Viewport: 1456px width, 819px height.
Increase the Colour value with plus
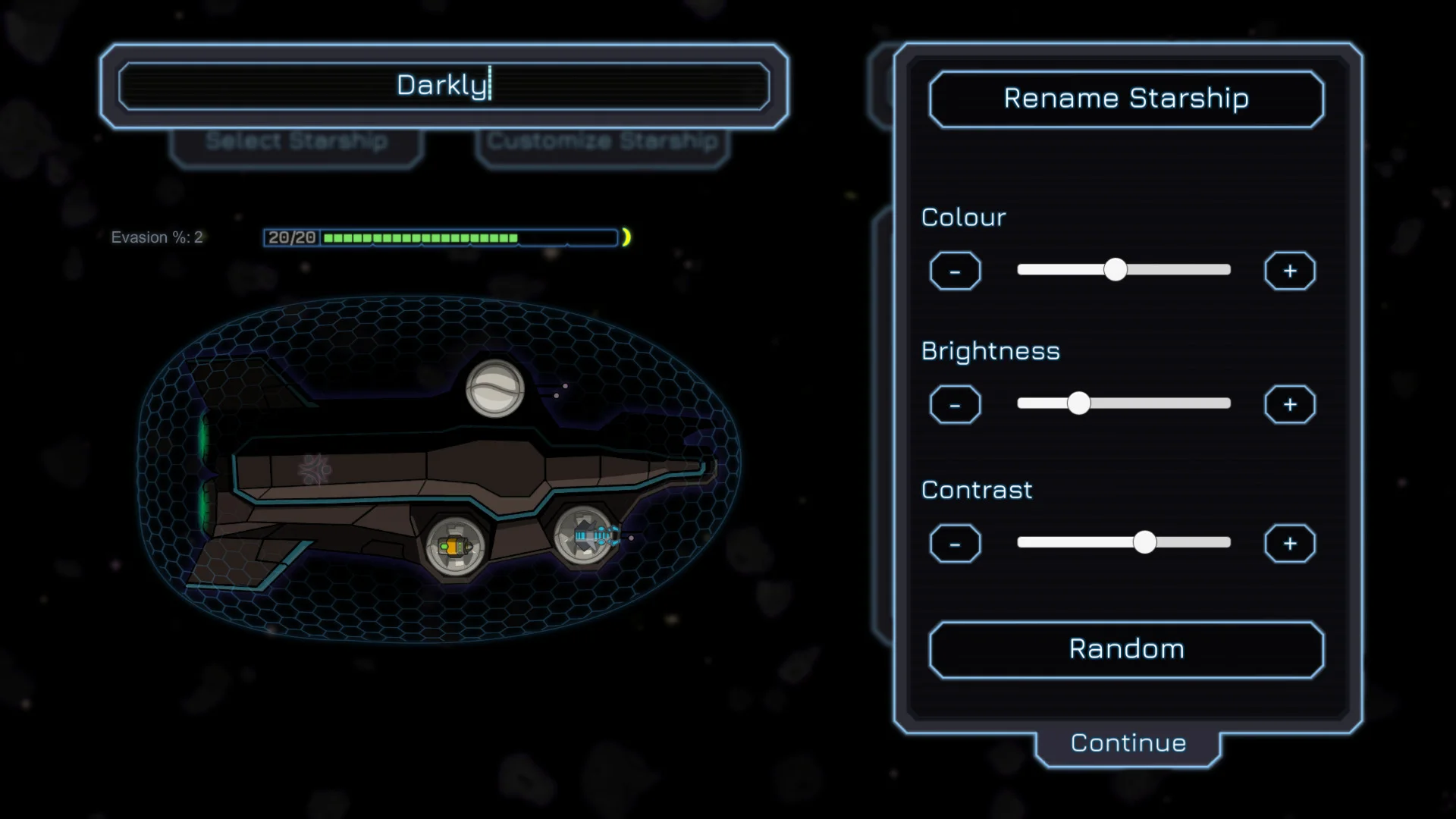[x=1289, y=271]
